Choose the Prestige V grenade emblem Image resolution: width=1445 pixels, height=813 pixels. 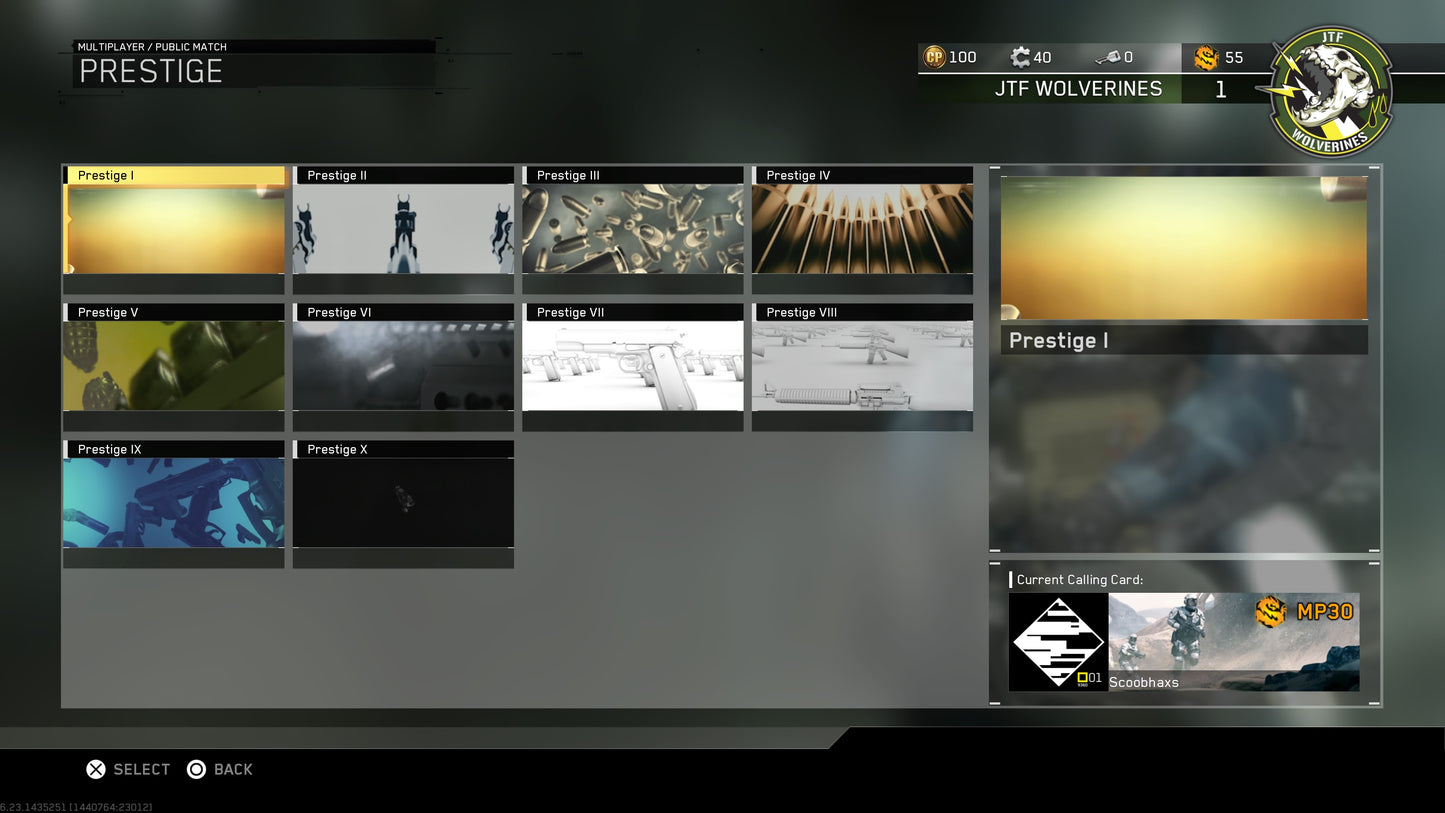point(173,364)
